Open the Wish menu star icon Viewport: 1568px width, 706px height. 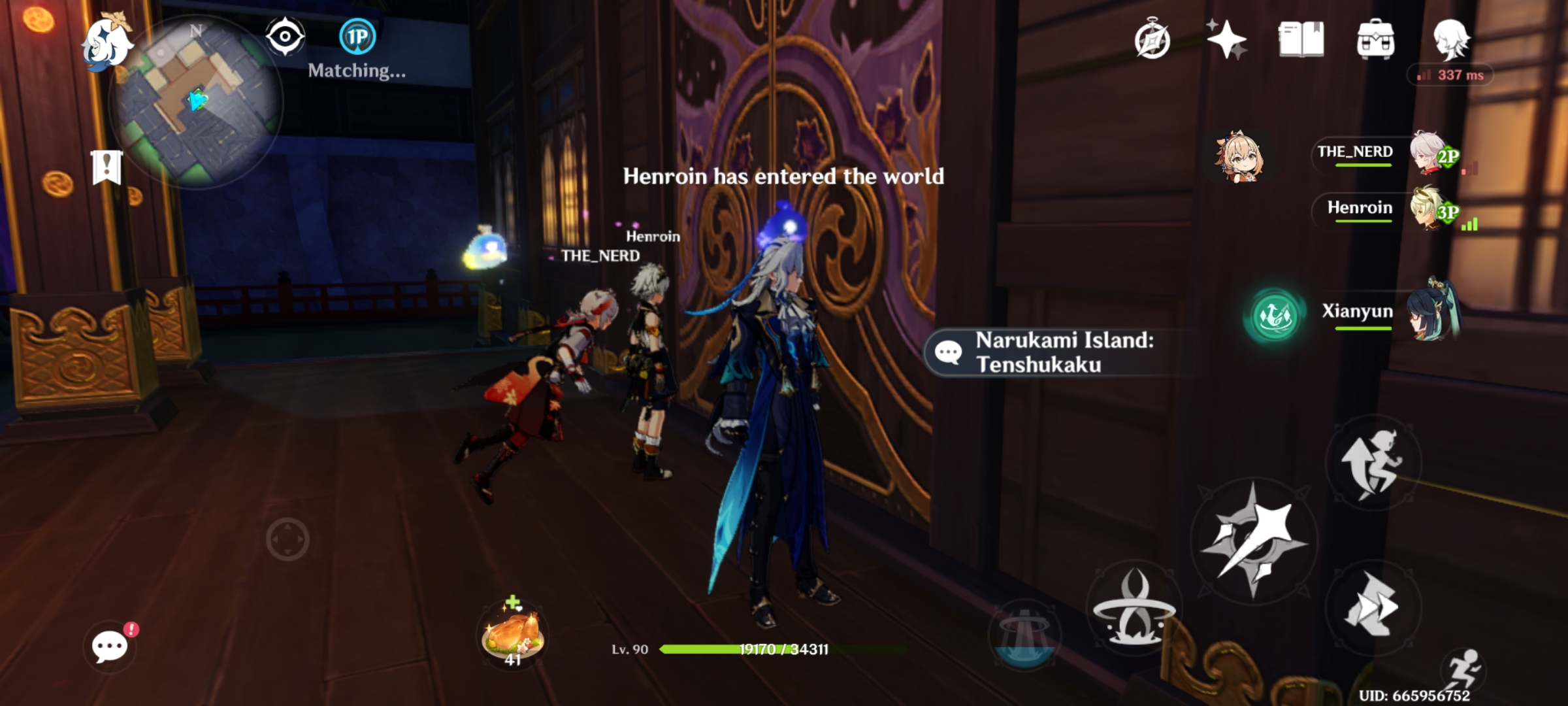pos(1227,39)
